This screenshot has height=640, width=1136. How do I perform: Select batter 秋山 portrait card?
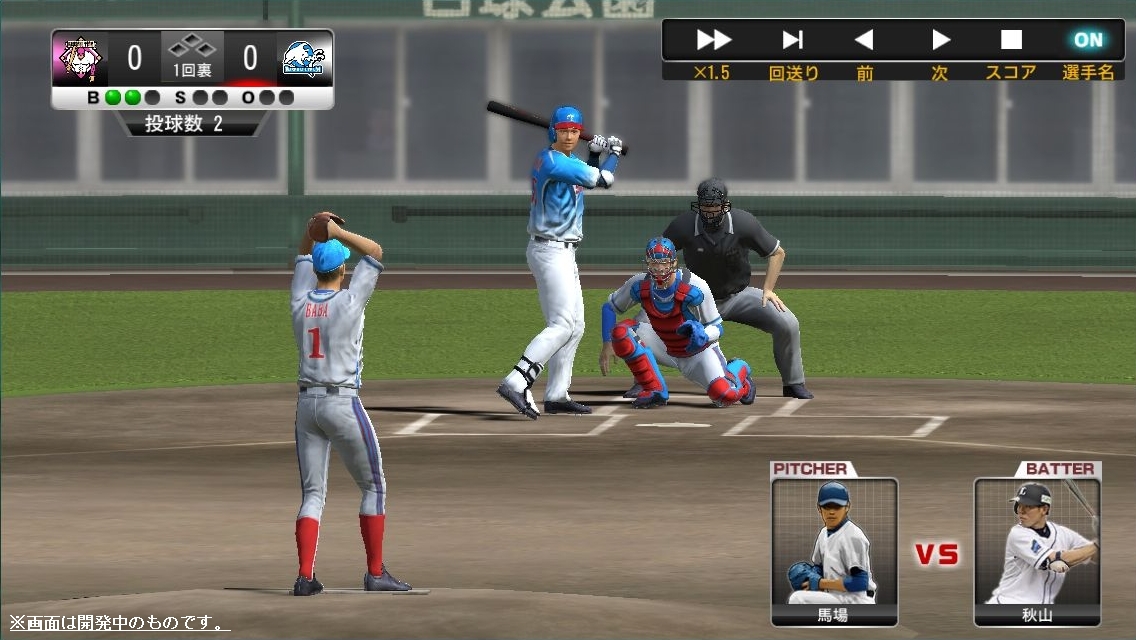point(1037,551)
